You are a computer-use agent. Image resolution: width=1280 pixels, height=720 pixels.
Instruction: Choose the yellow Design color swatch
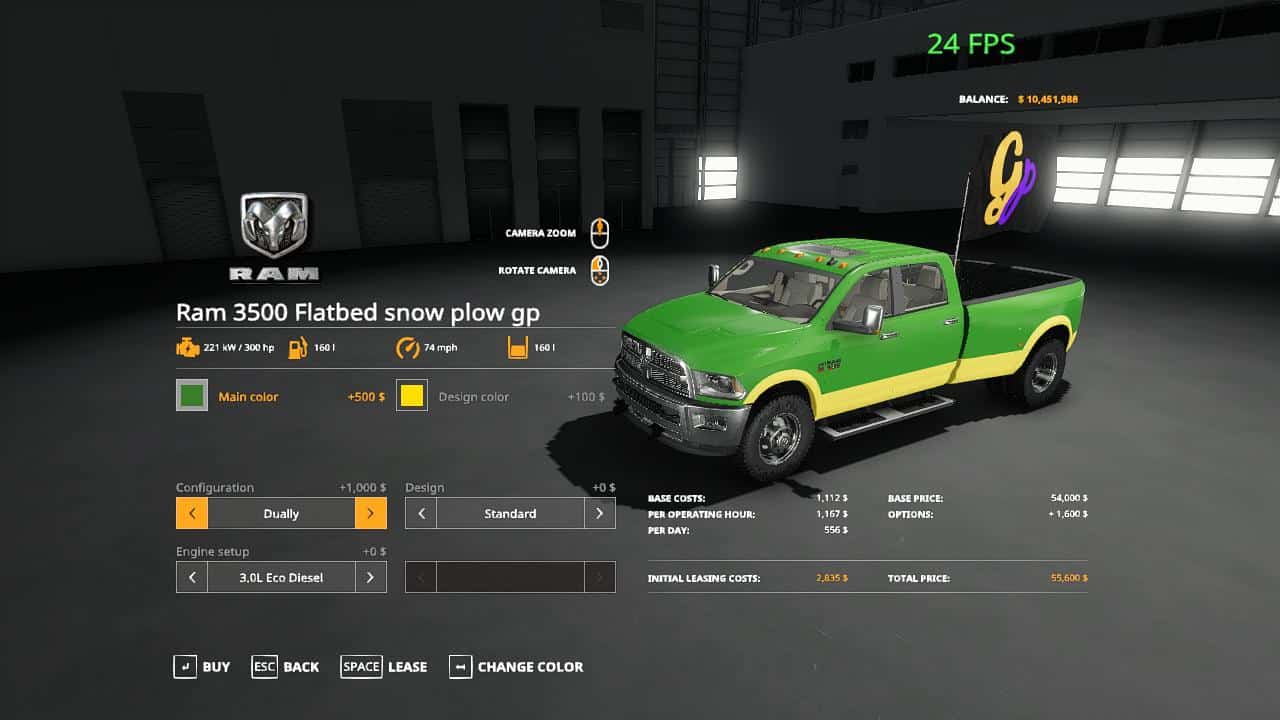pyautogui.click(x=412, y=396)
